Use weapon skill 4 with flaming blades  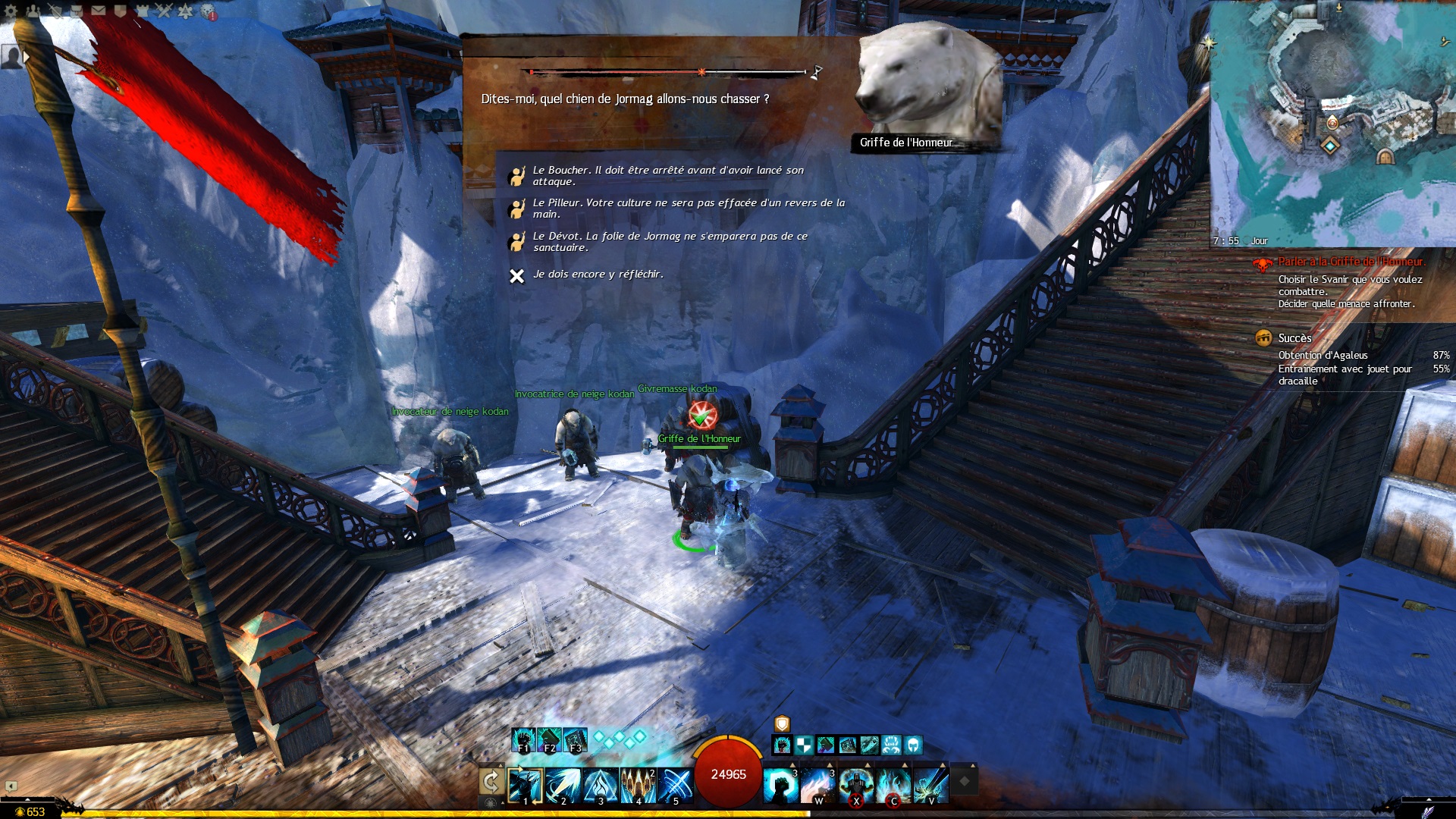(x=638, y=785)
